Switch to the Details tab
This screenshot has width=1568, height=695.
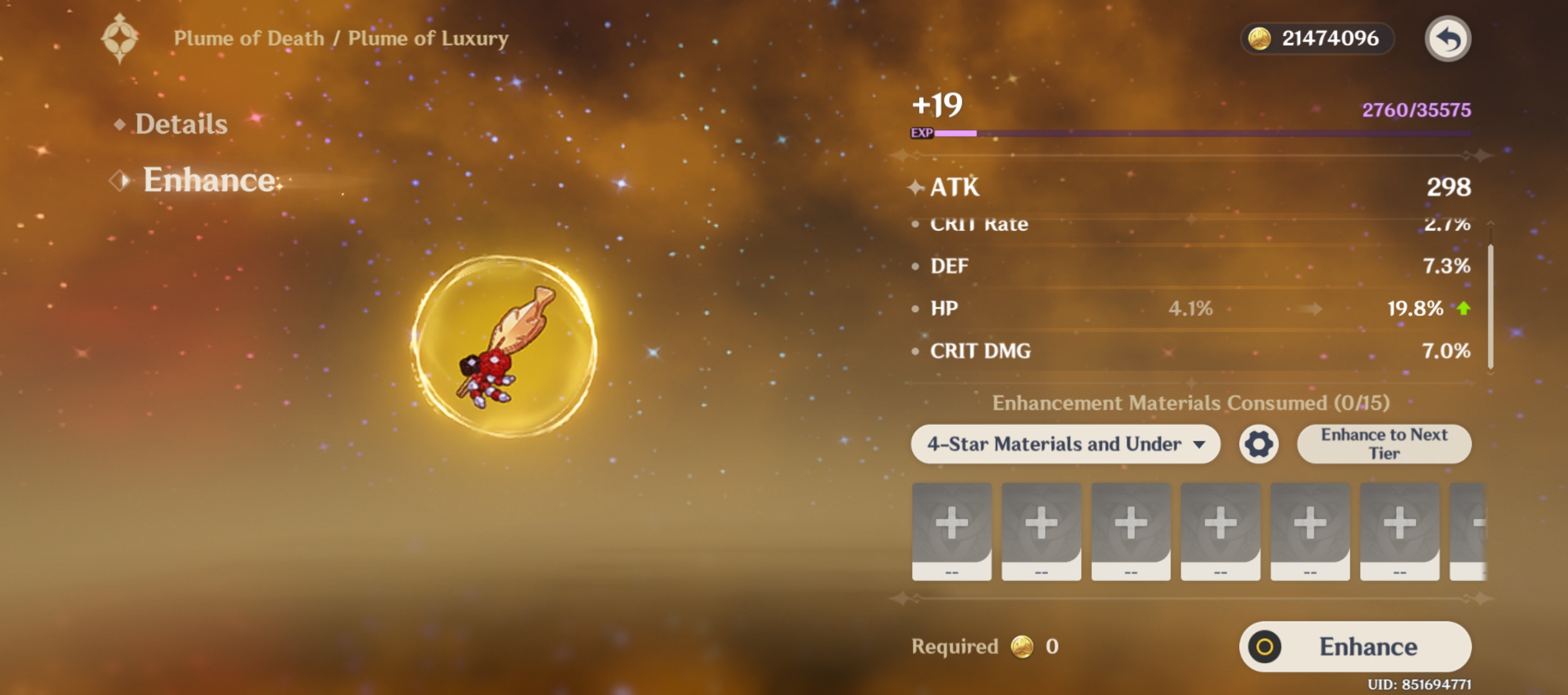[180, 124]
